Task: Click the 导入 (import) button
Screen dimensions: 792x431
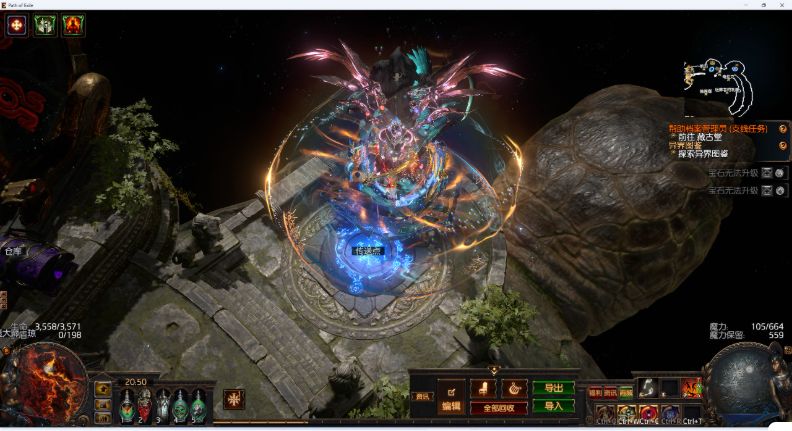Action: click(x=554, y=406)
